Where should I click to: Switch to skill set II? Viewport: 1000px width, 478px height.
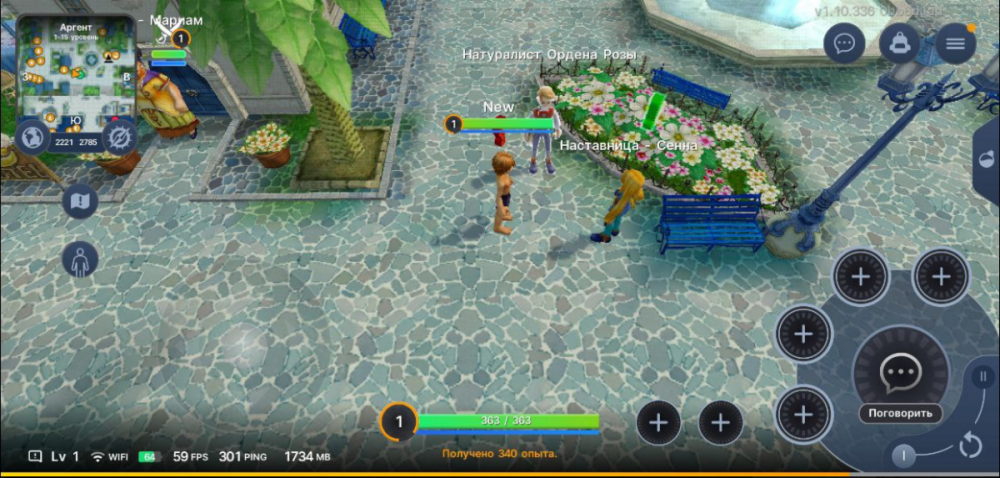coord(981,378)
